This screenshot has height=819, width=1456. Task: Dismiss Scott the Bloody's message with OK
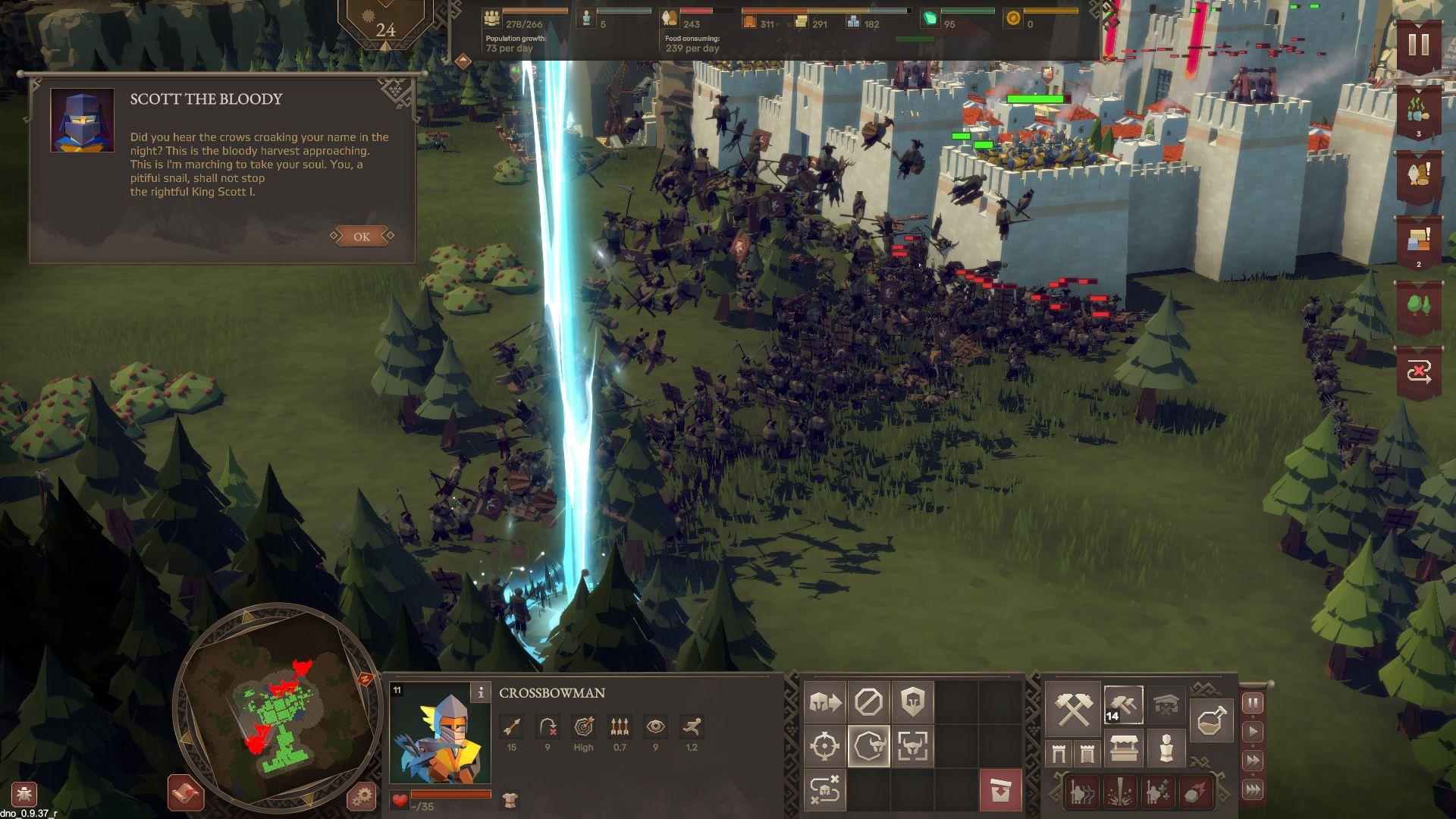(362, 237)
